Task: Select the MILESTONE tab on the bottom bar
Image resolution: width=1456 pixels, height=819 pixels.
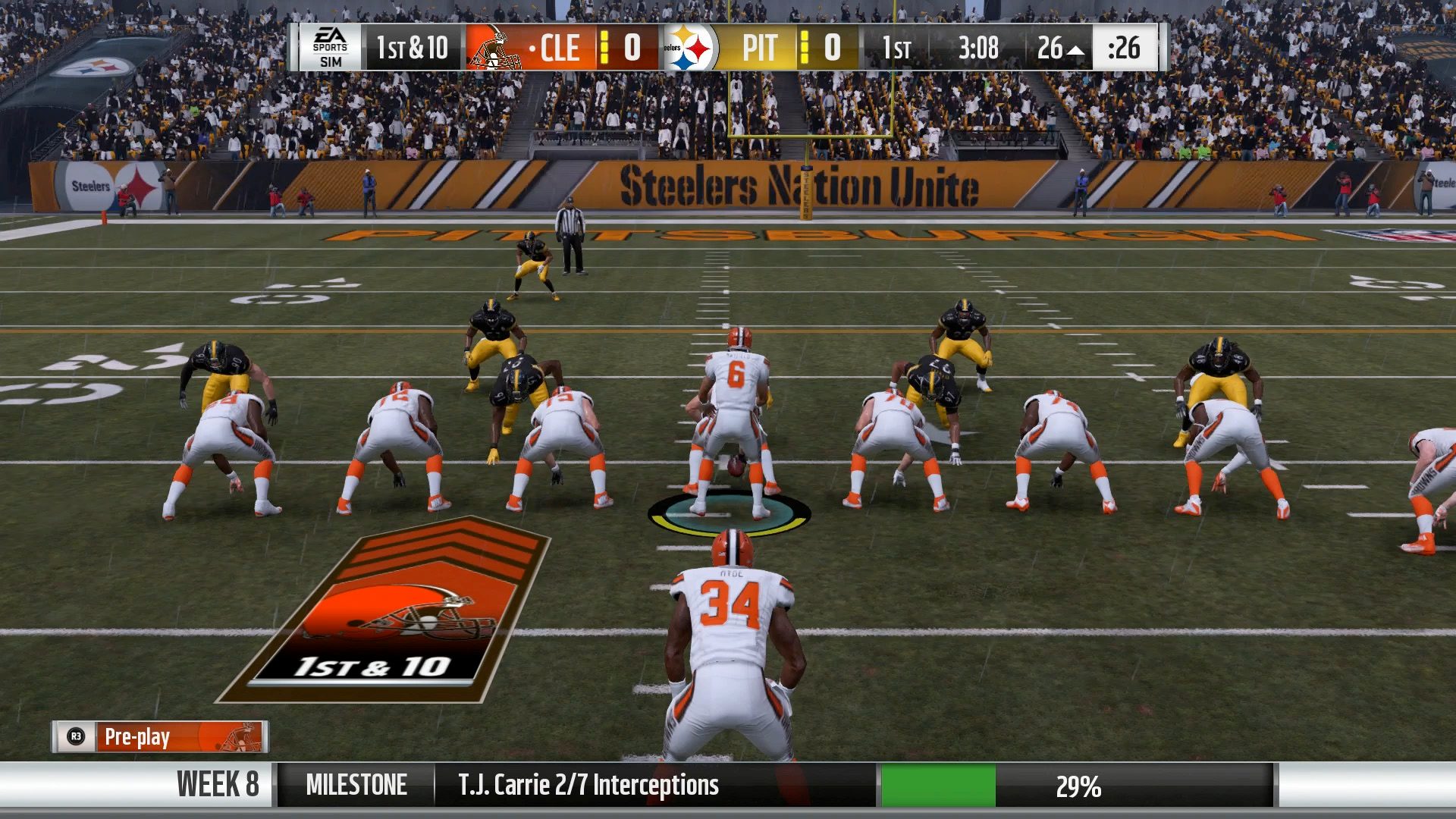Action: [356, 786]
